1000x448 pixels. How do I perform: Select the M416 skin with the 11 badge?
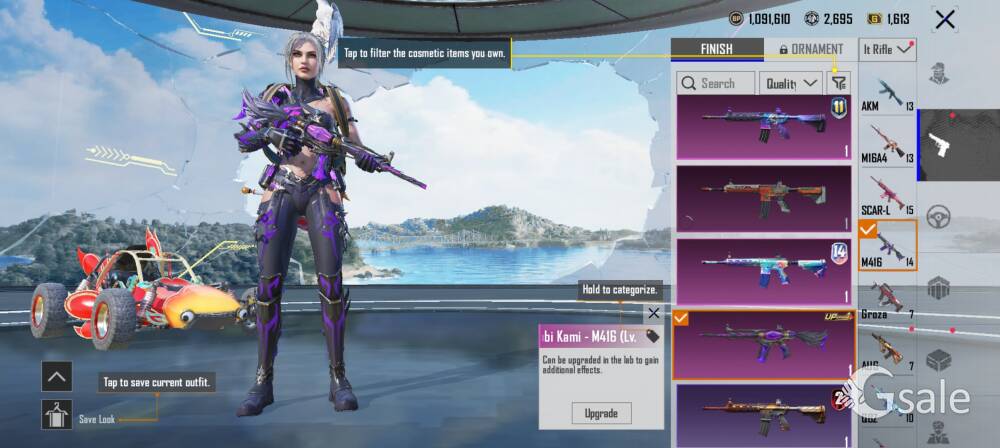pyautogui.click(x=764, y=127)
